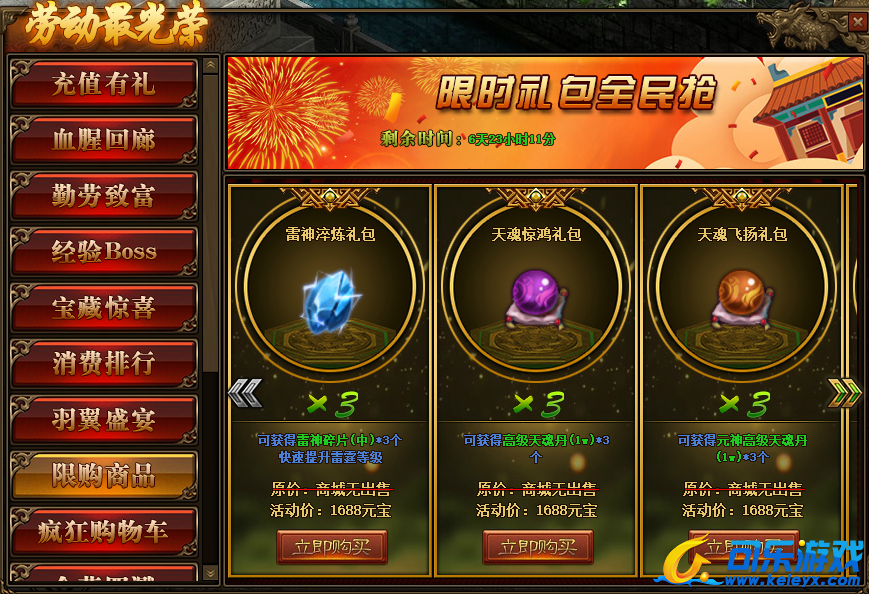Select the 血腥回廊 event
Viewport: 869px width, 594px height.
pos(104,140)
